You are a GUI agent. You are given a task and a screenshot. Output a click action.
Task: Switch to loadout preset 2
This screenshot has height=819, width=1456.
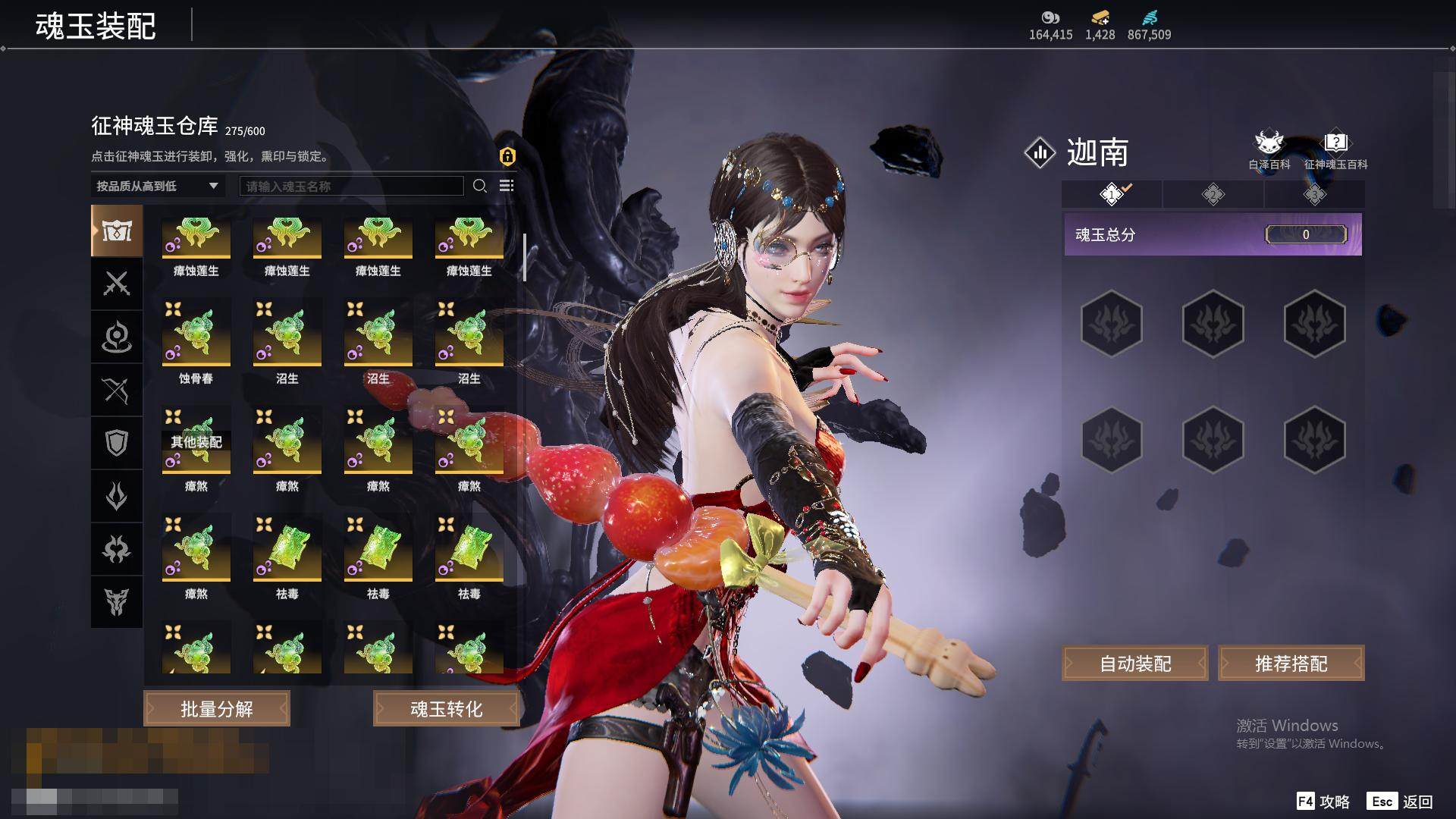(1213, 195)
